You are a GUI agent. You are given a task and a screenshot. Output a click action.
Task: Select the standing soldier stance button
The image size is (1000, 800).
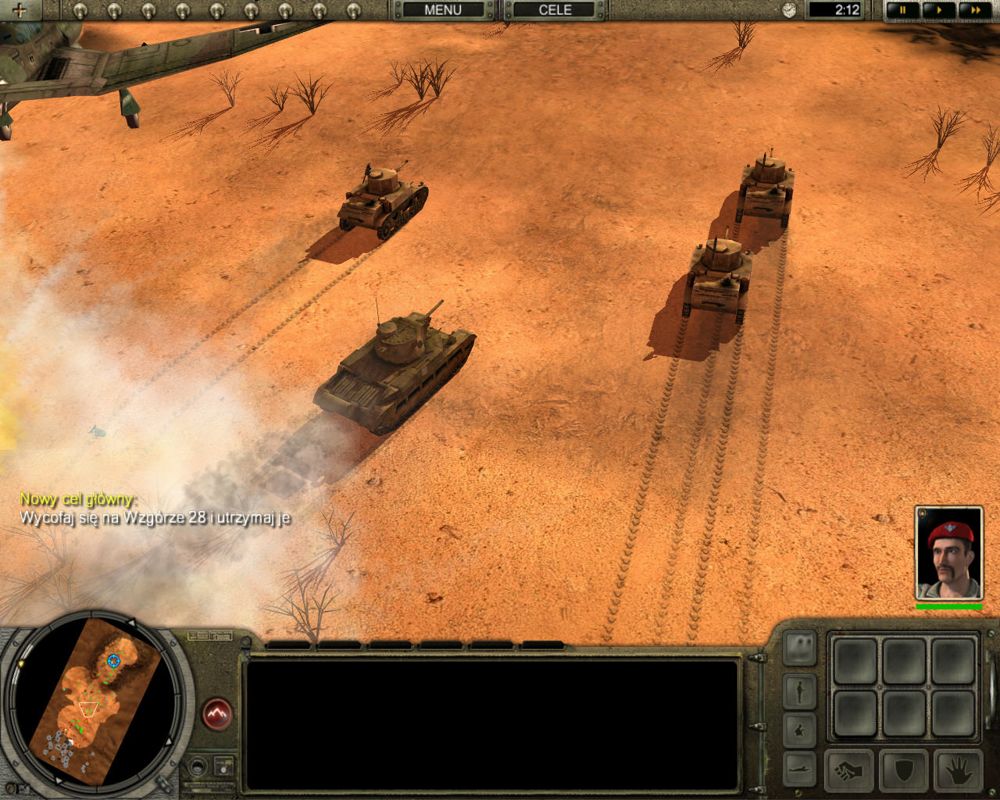[799, 690]
